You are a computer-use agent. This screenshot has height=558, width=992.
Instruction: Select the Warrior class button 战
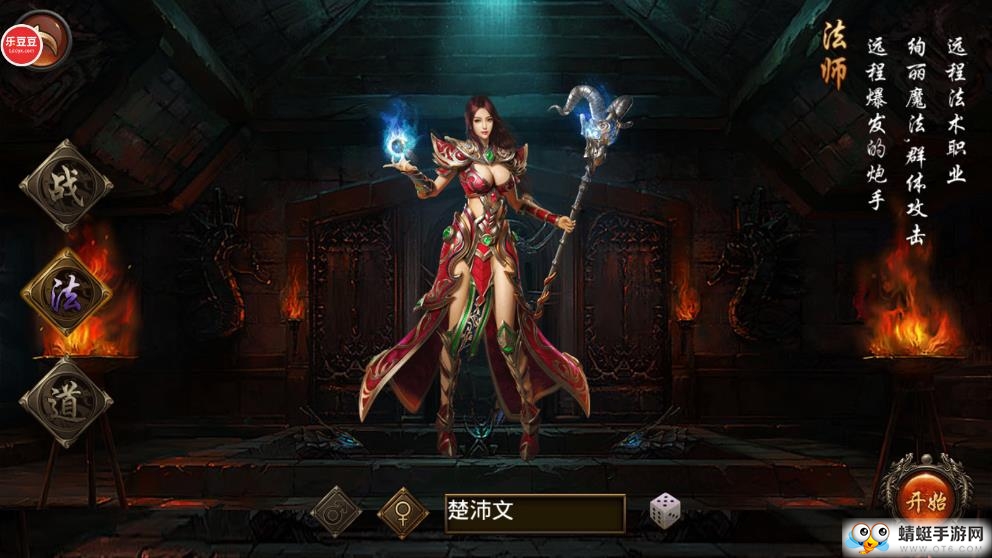click(x=66, y=186)
